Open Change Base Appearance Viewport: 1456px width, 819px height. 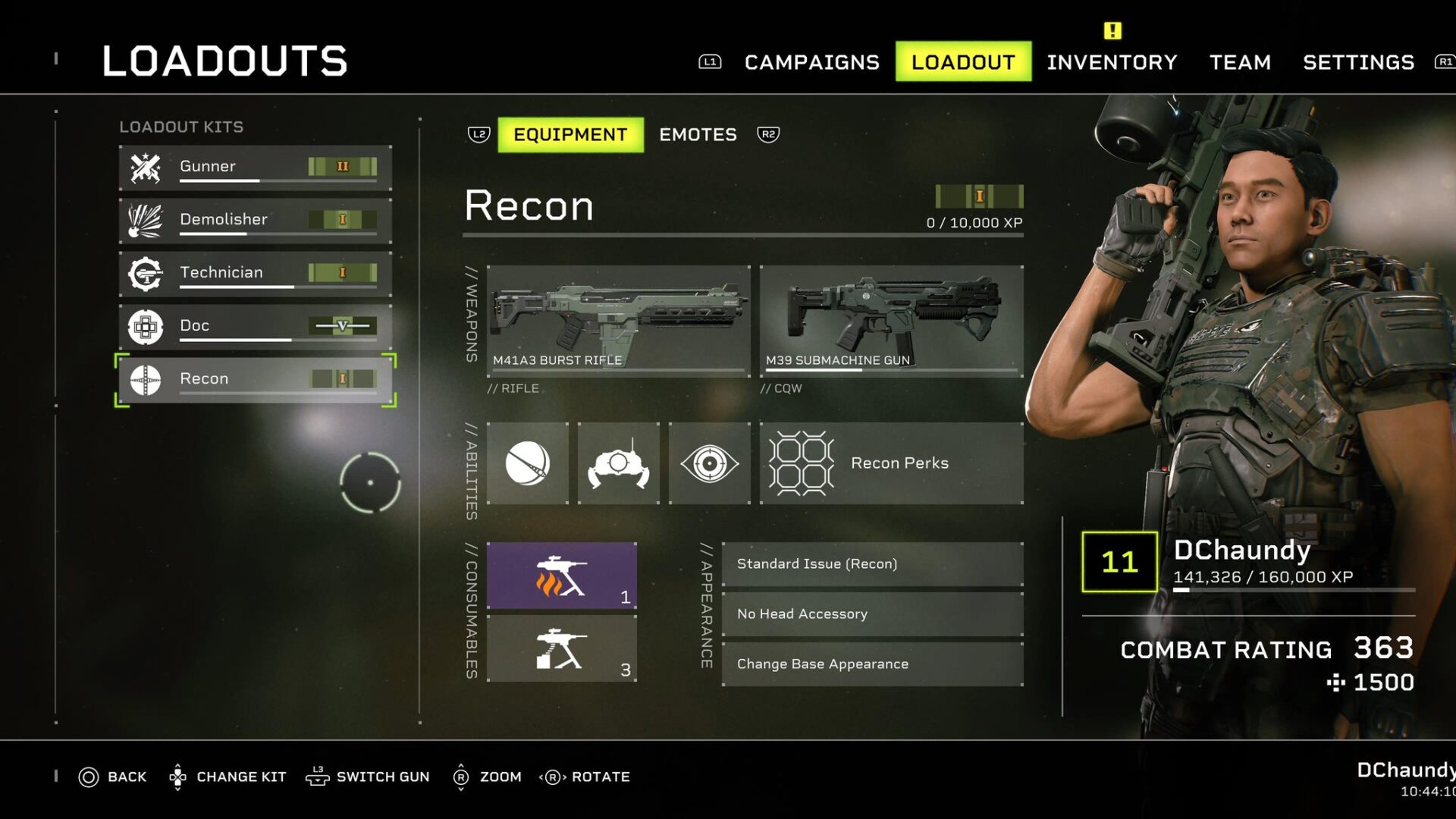[x=872, y=664]
